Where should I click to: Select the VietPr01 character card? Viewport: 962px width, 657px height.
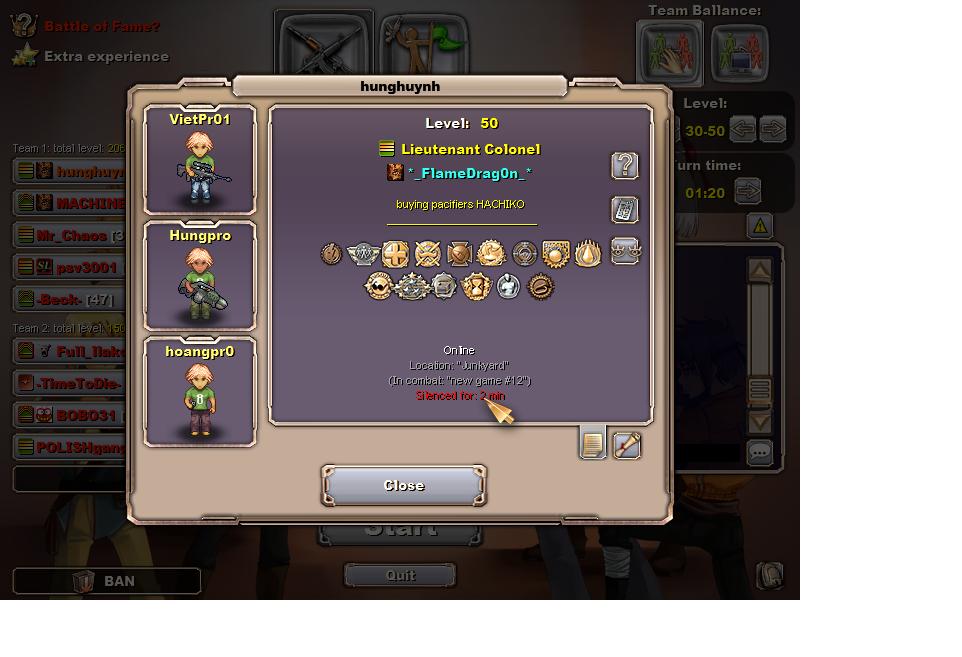coord(200,160)
